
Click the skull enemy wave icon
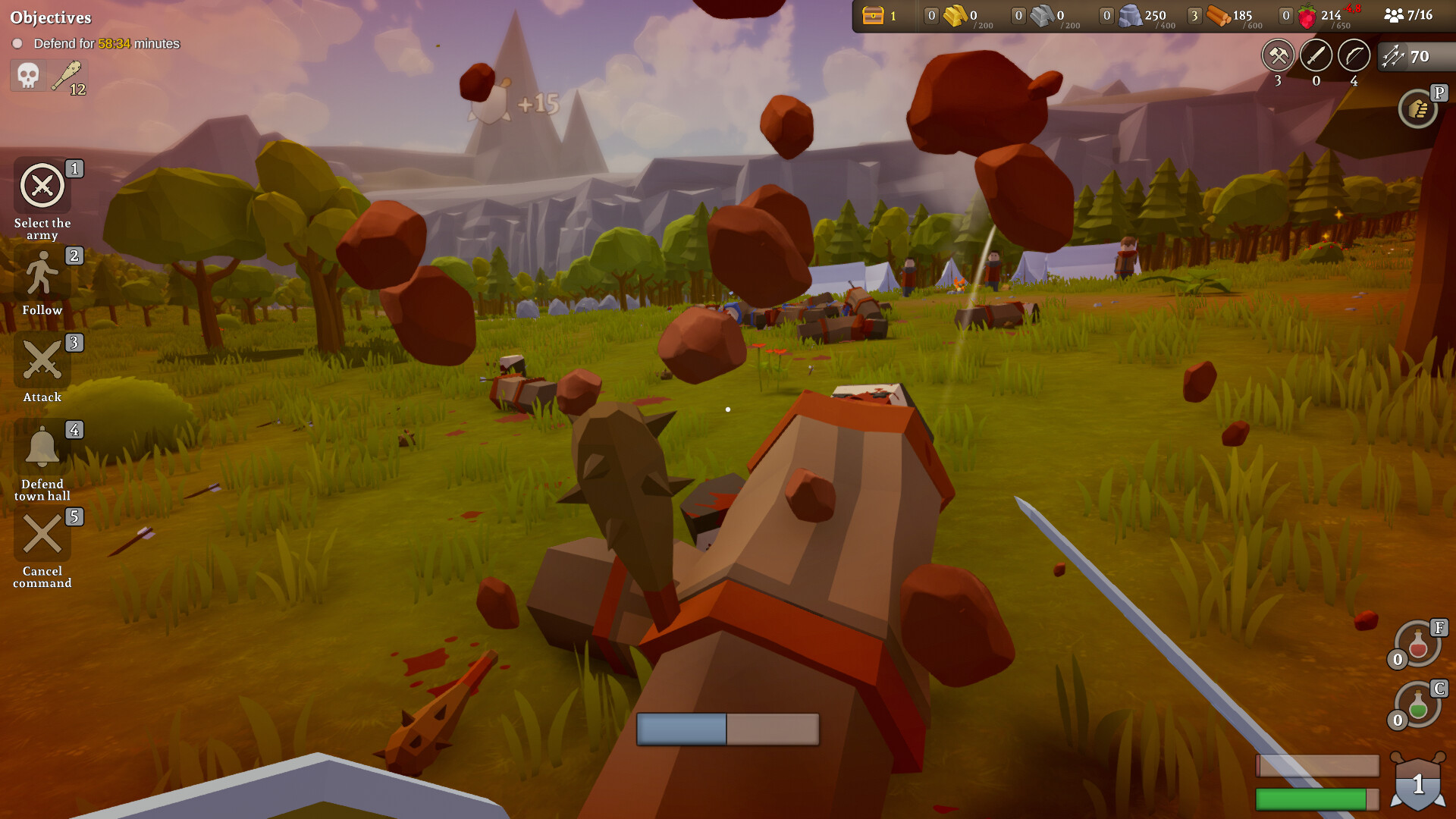[28, 76]
